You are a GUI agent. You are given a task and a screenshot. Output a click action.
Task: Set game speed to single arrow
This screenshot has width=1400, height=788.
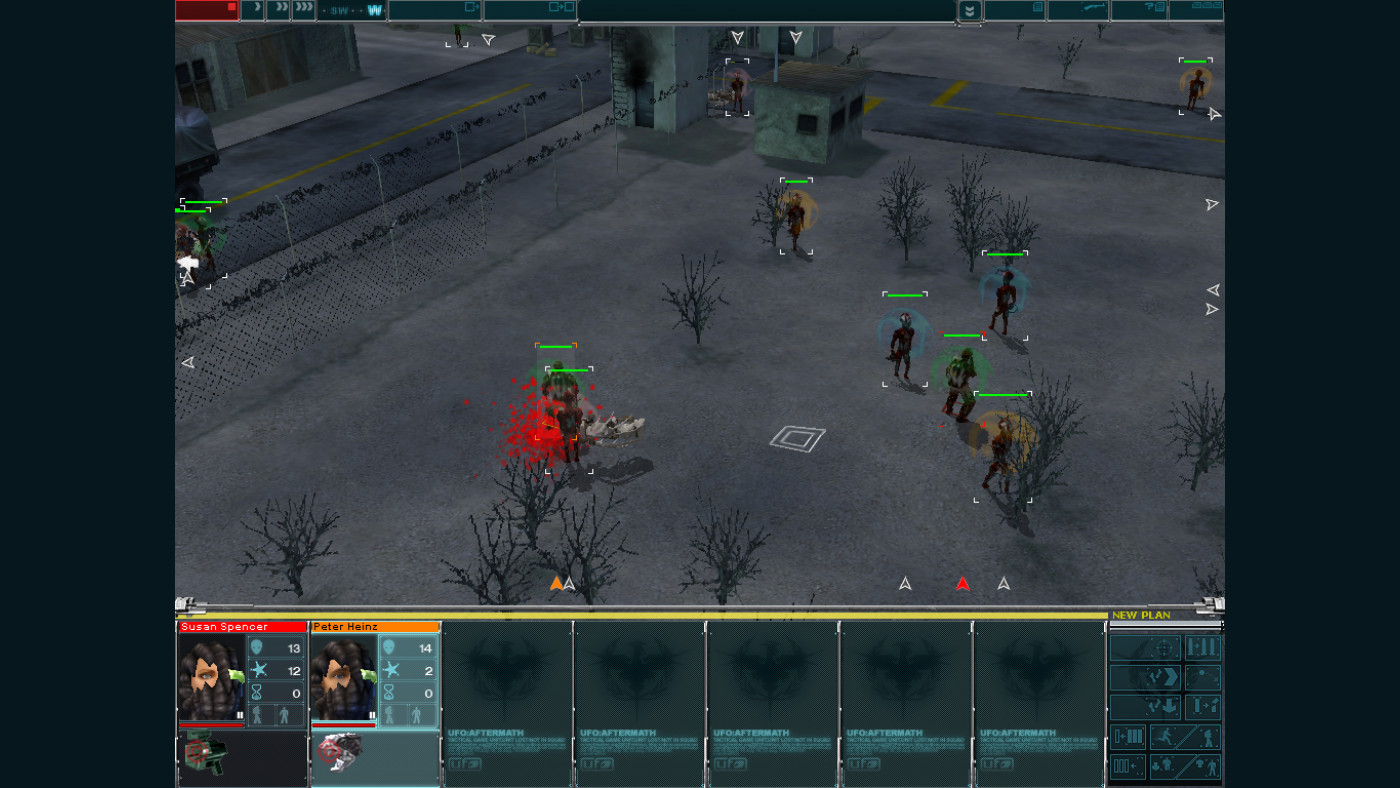click(253, 10)
